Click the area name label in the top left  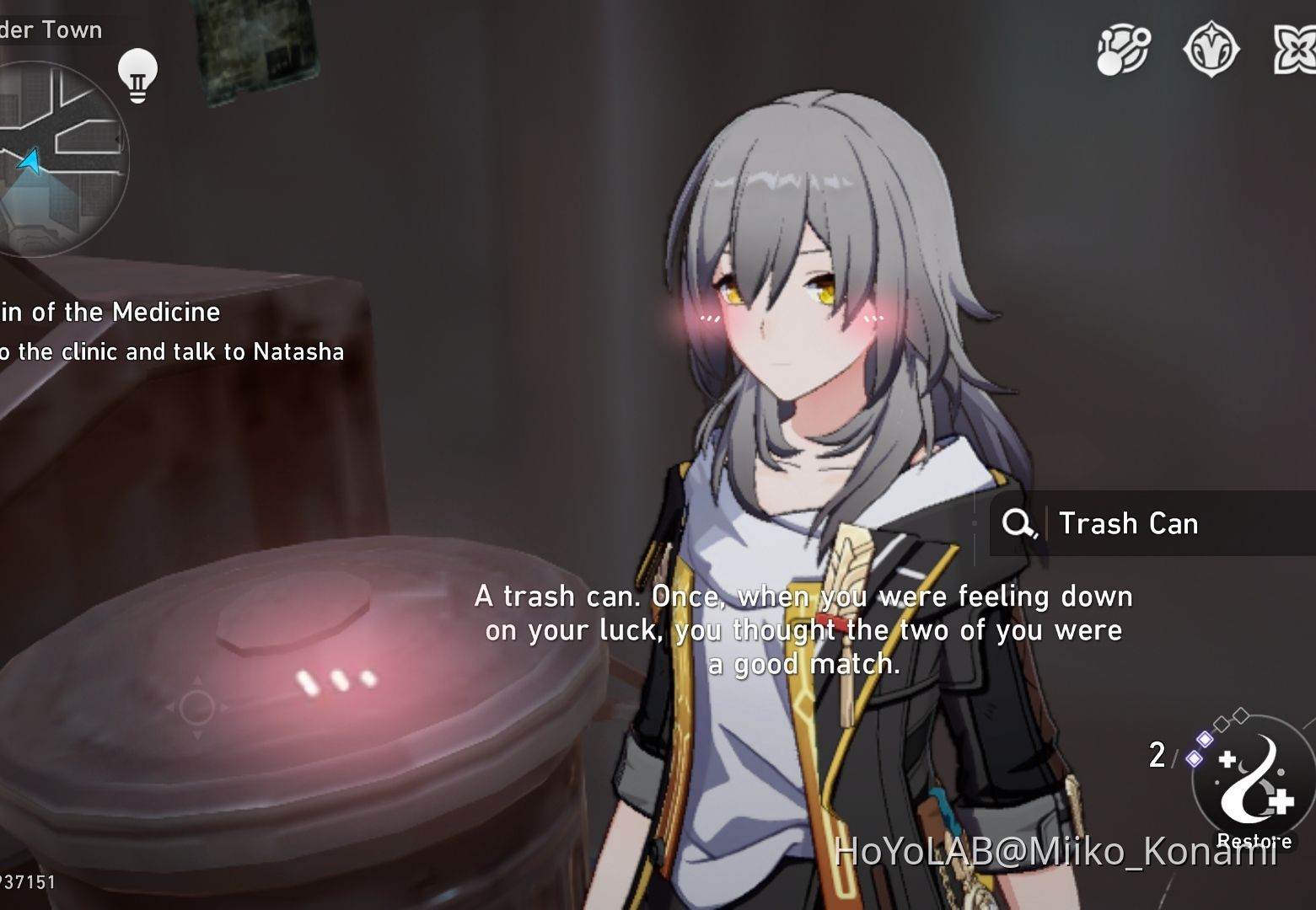pyautogui.click(x=51, y=29)
